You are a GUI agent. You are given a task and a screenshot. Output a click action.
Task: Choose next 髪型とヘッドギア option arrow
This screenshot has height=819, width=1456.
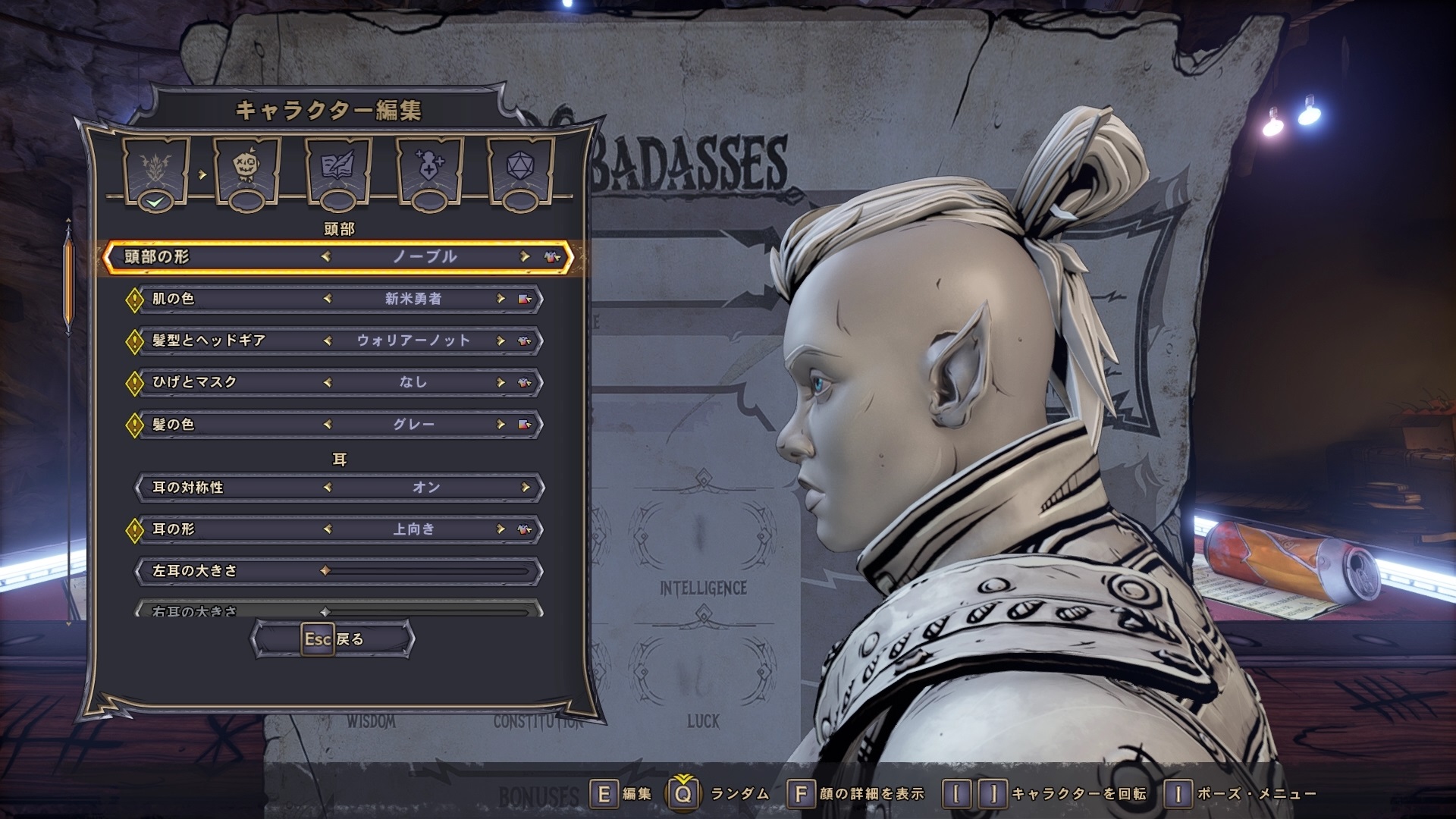coord(500,340)
